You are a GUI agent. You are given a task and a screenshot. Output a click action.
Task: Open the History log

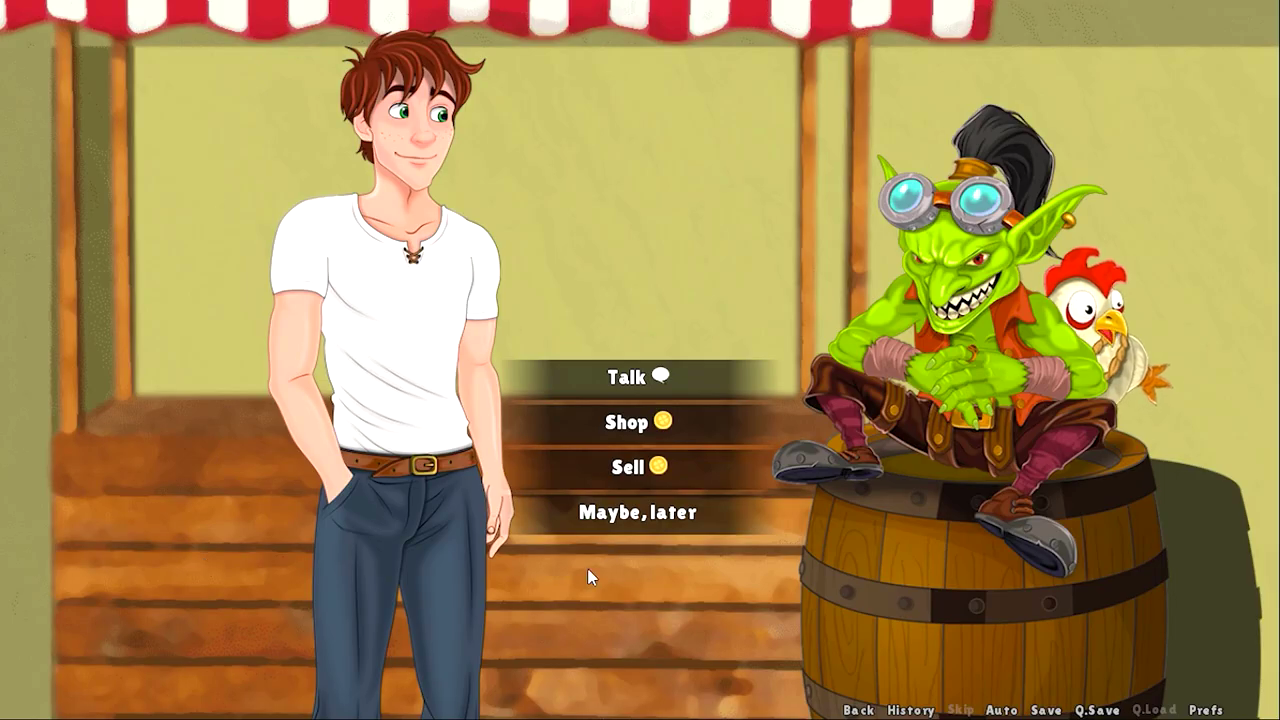click(910, 710)
